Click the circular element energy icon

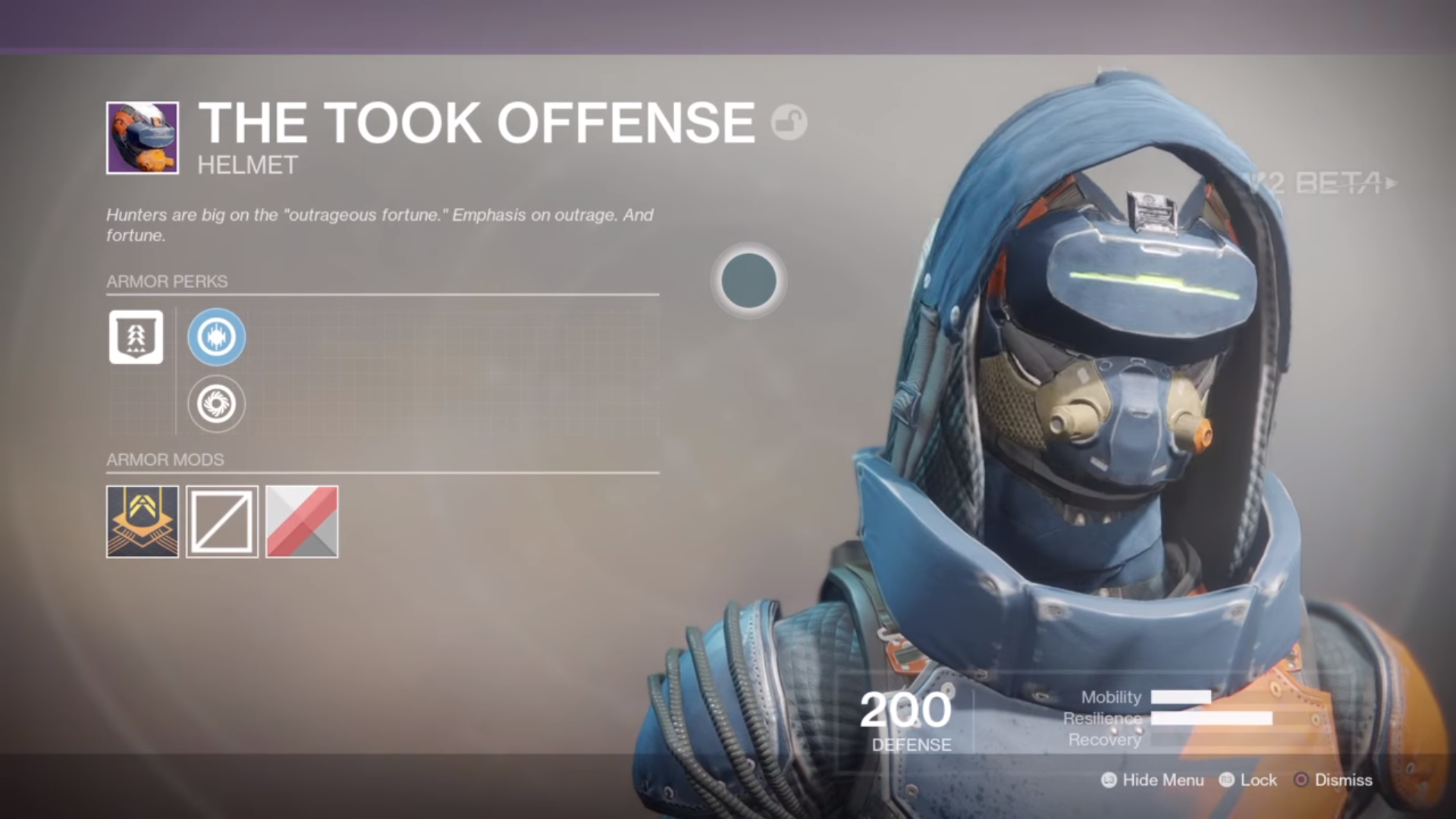click(x=748, y=281)
